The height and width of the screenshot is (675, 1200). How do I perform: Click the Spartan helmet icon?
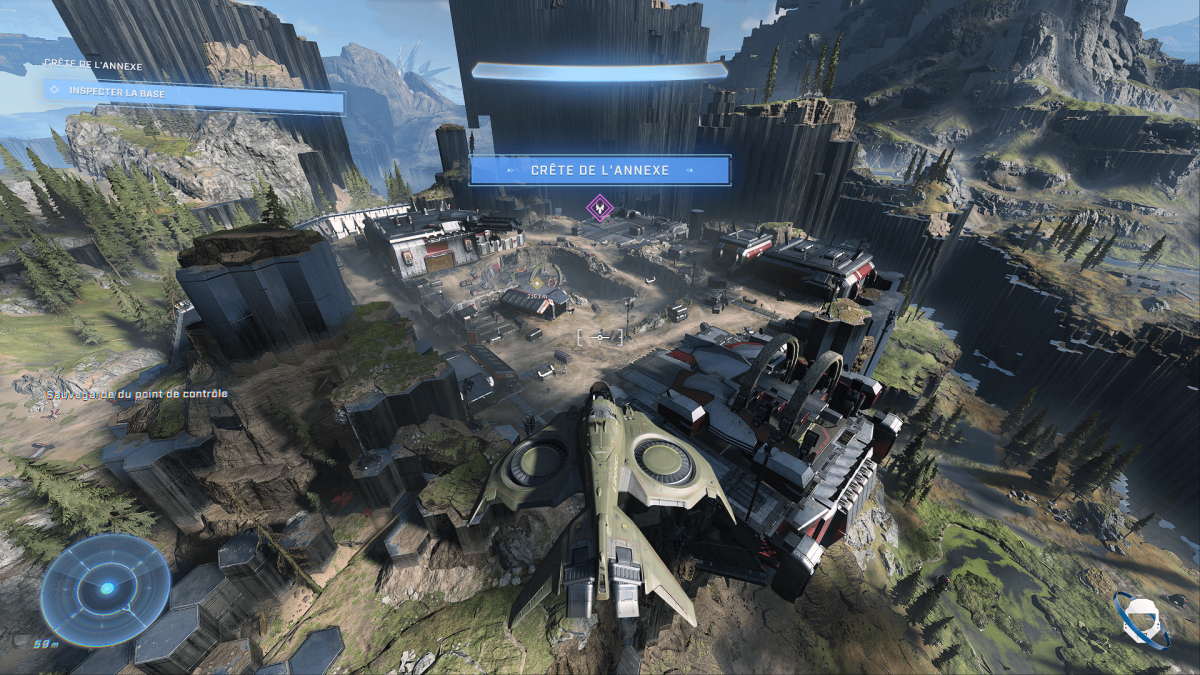pyautogui.click(x=1140, y=618)
